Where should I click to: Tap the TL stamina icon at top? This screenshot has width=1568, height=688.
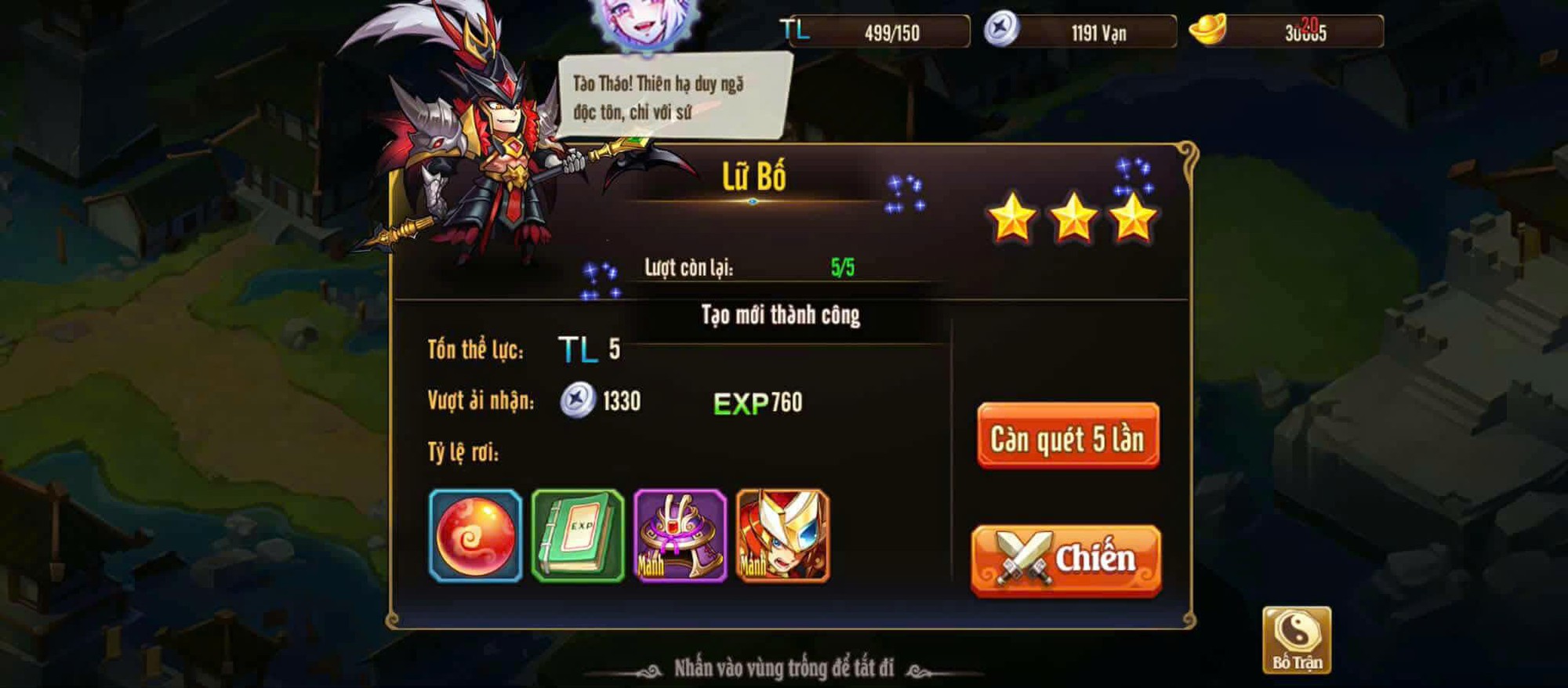(x=794, y=30)
